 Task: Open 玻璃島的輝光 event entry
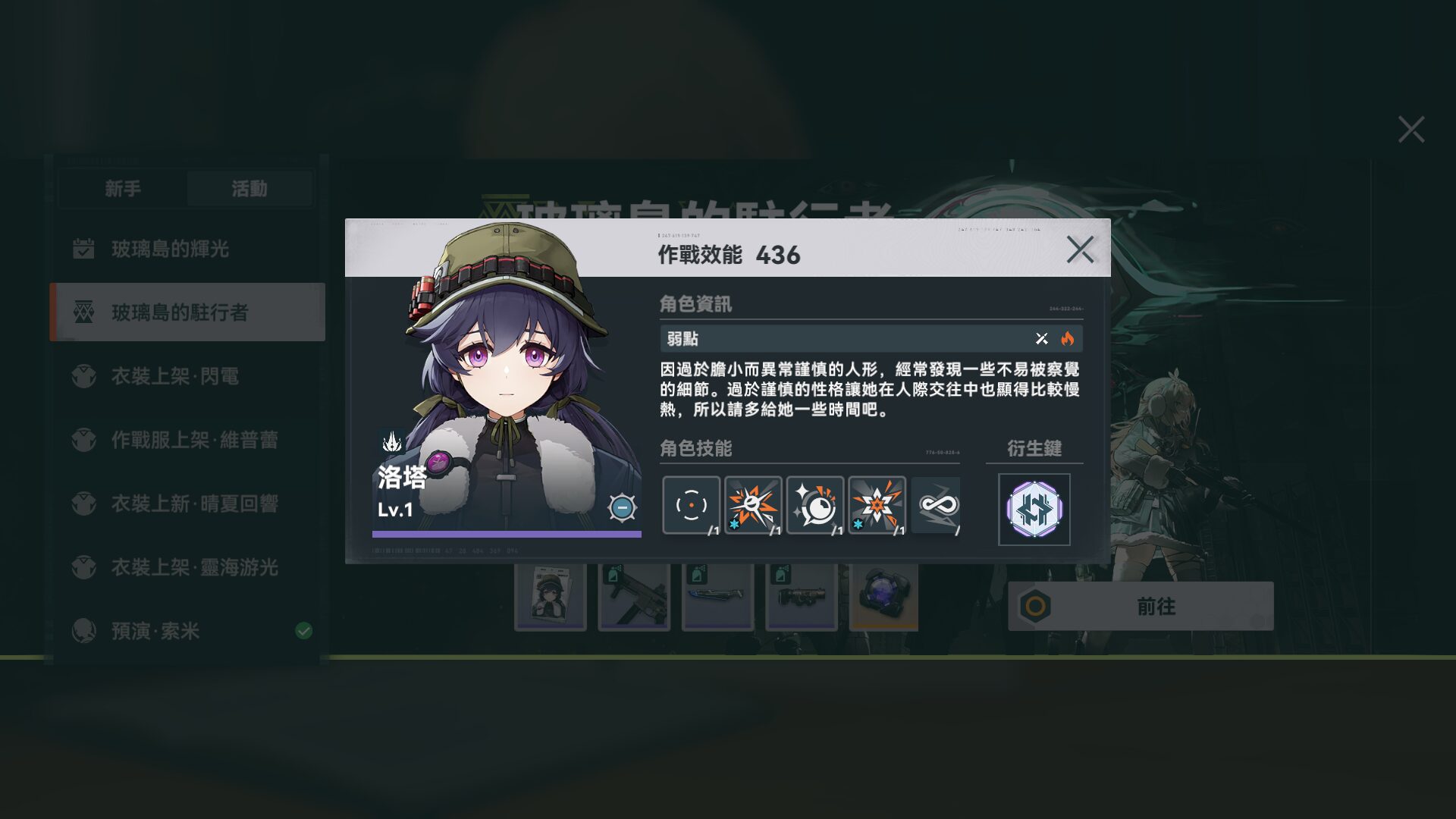tap(170, 249)
